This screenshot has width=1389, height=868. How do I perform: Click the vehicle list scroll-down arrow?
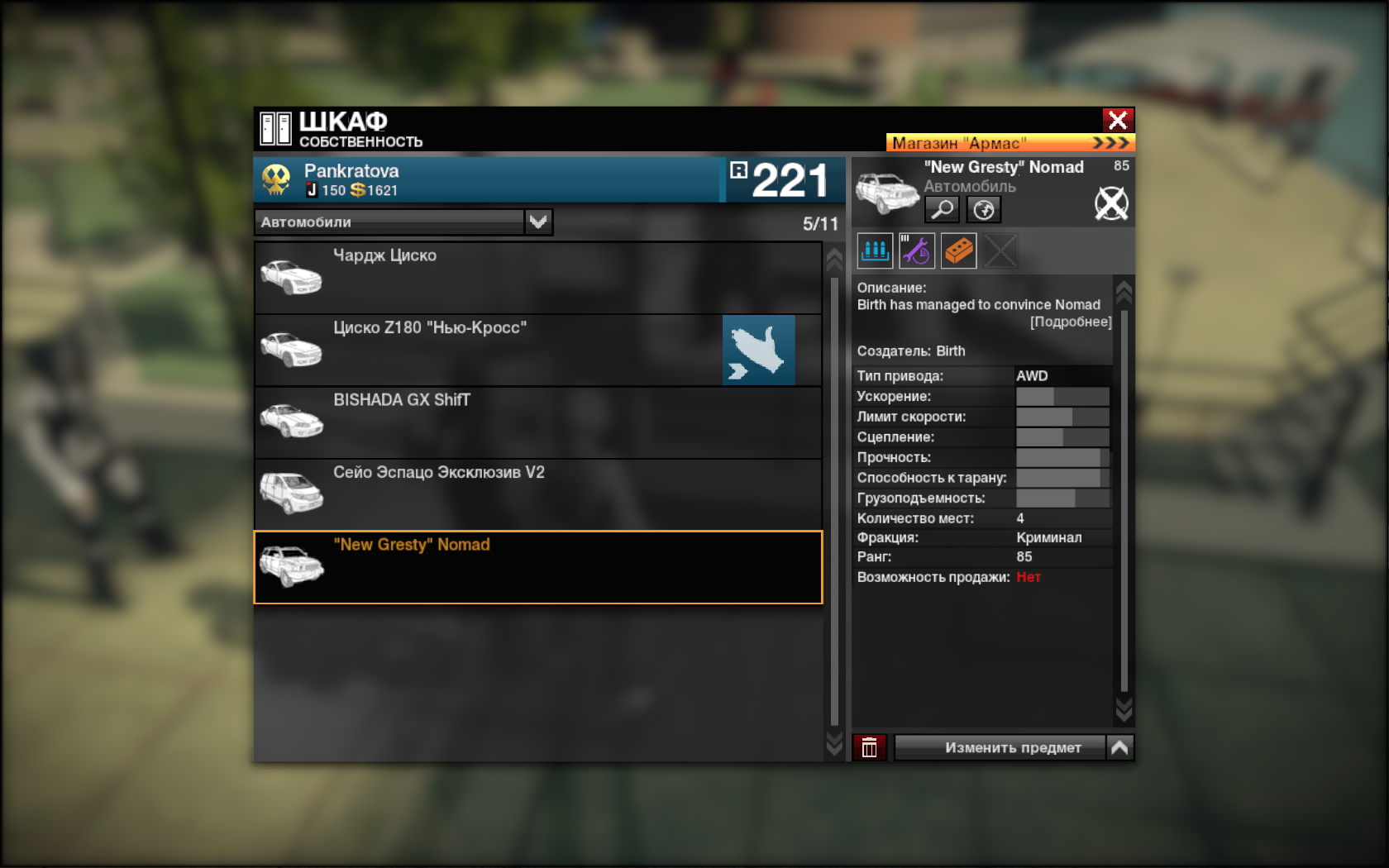pyautogui.click(x=834, y=744)
